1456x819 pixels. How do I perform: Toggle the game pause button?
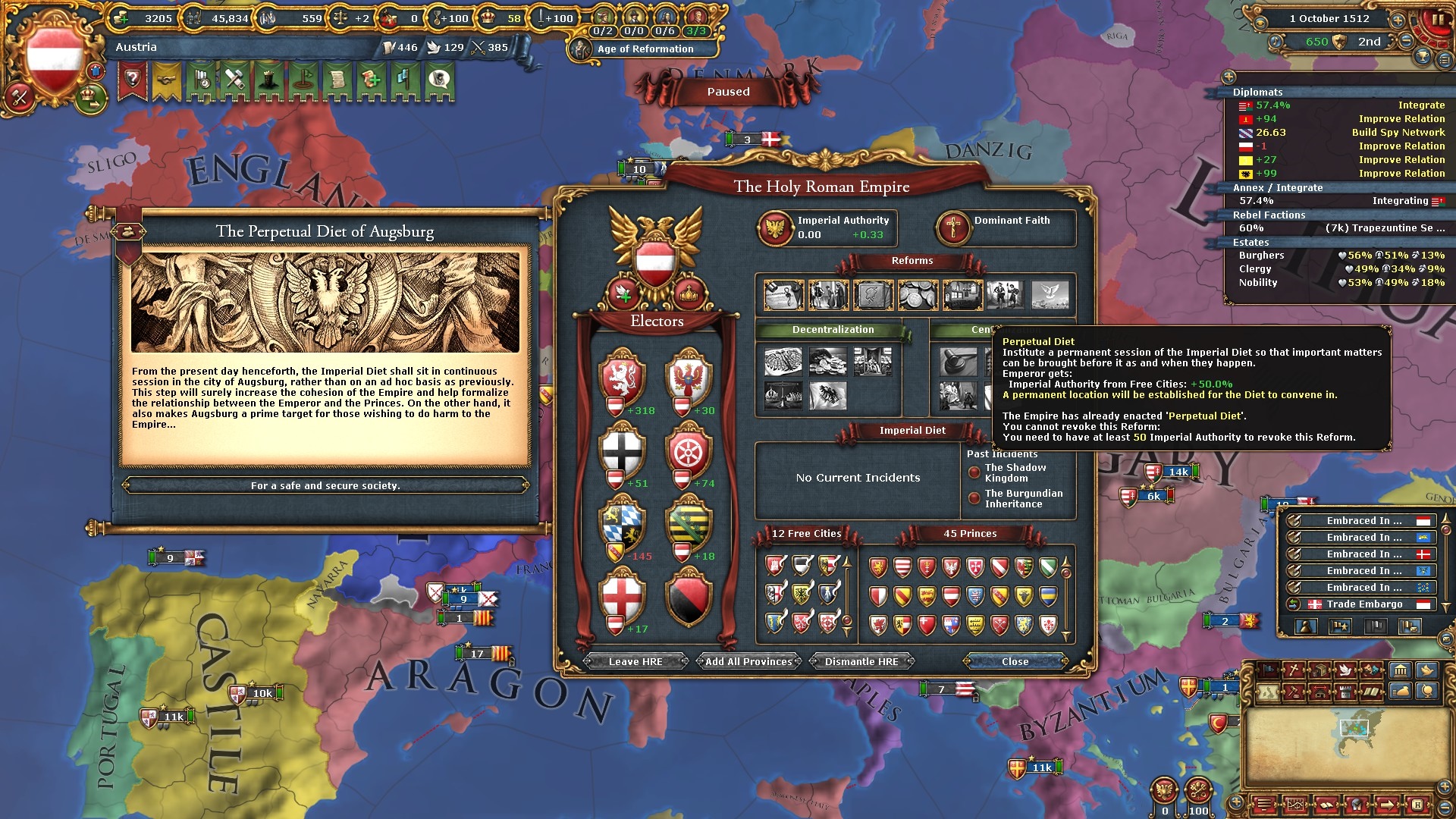[x=1437, y=20]
